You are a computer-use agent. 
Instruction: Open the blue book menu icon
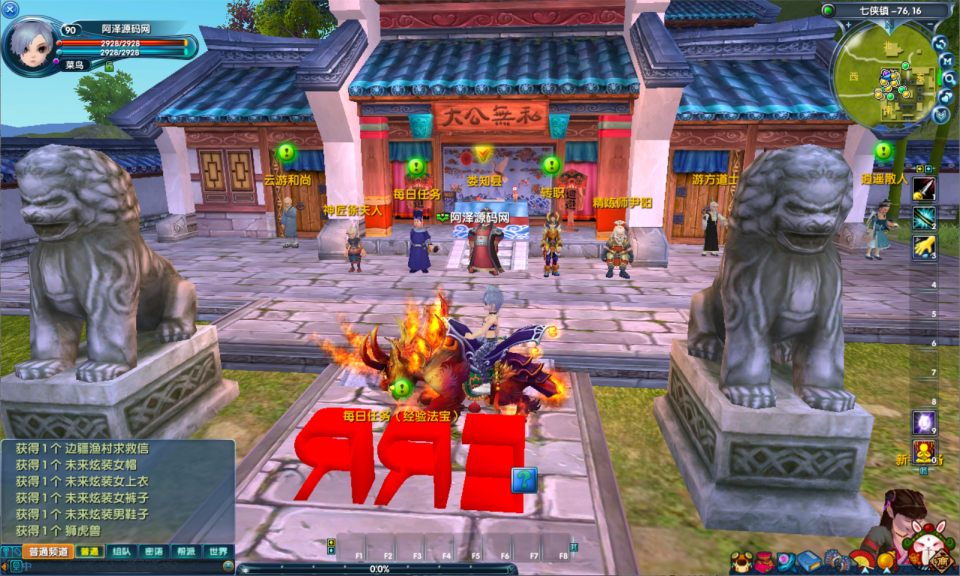808,562
